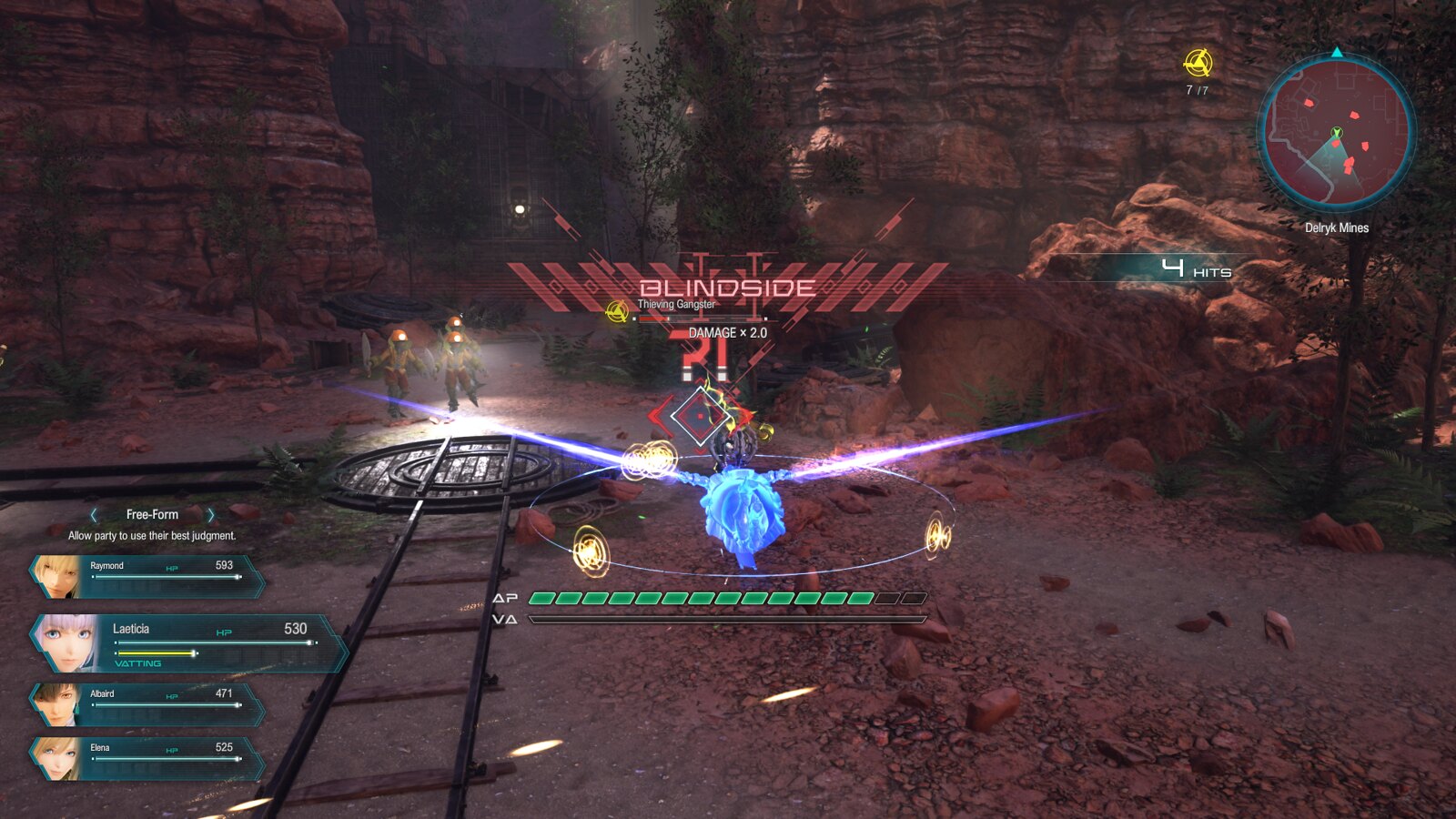This screenshot has width=1456, height=819.
Task: Click the right arrow beside Free-Form tactic
Action: (211, 515)
